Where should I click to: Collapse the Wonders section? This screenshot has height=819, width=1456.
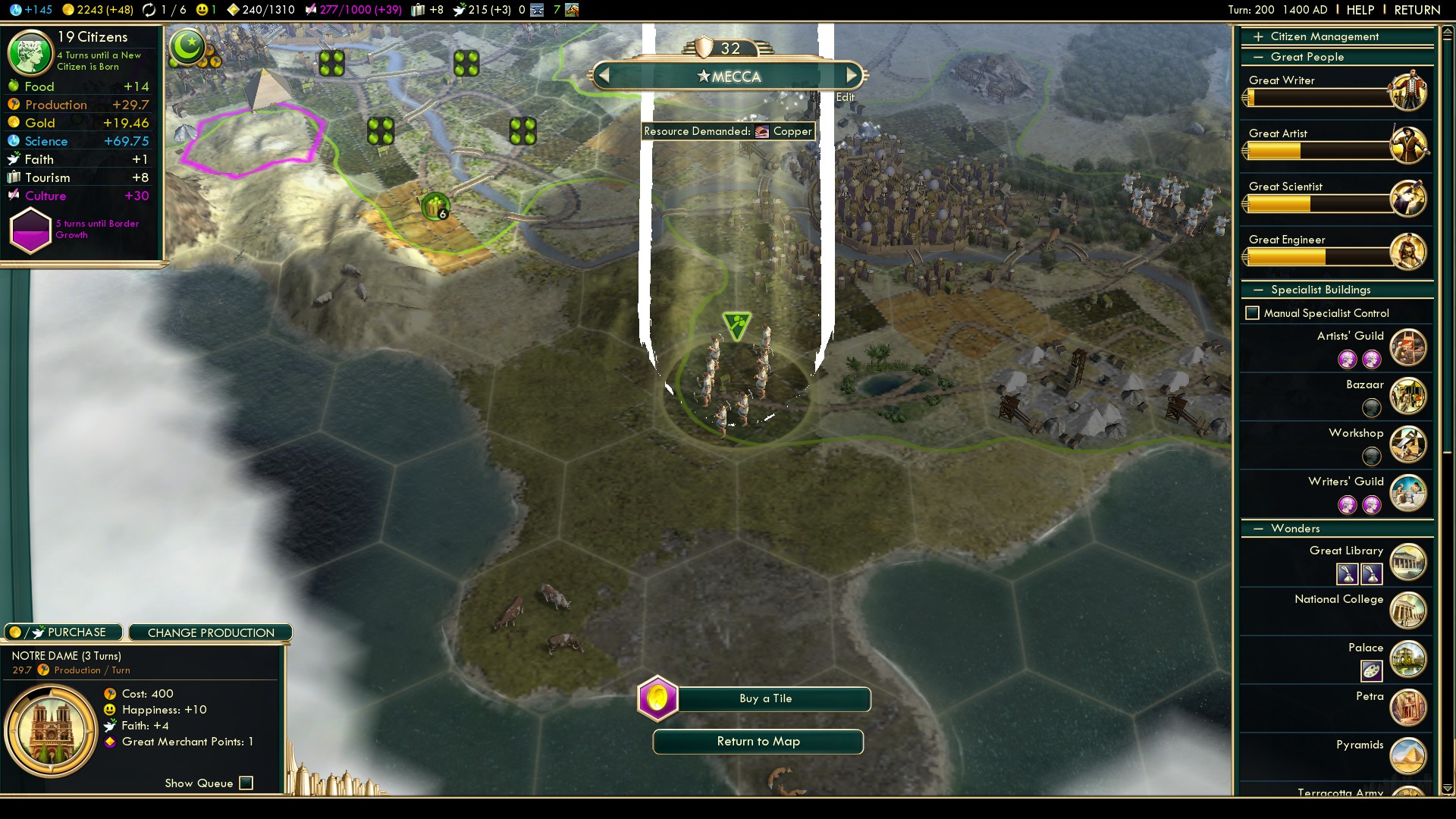[1294, 529]
